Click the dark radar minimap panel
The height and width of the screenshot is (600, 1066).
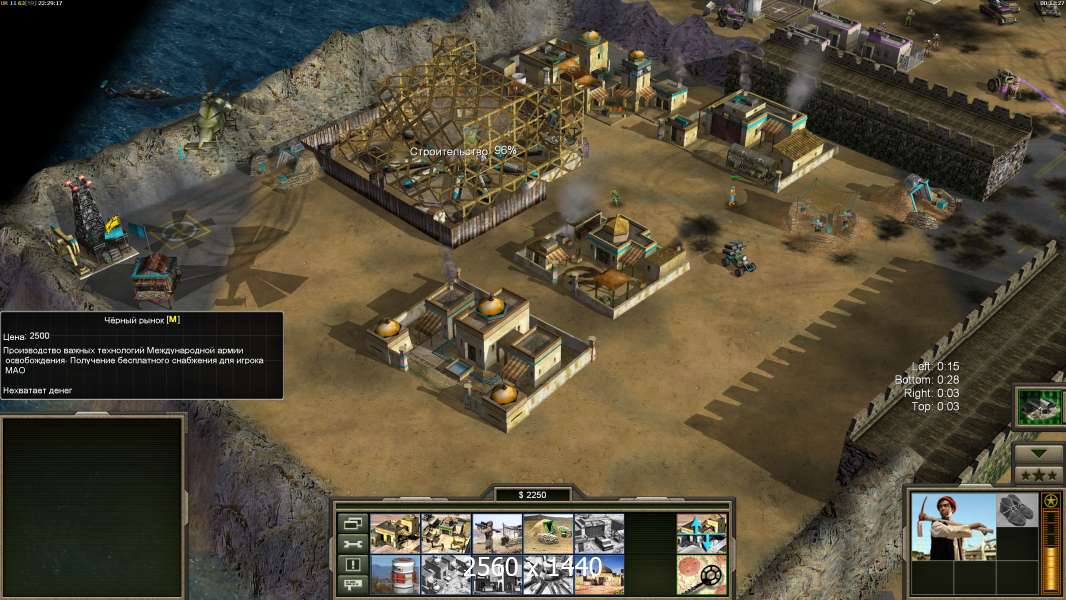pos(94,505)
